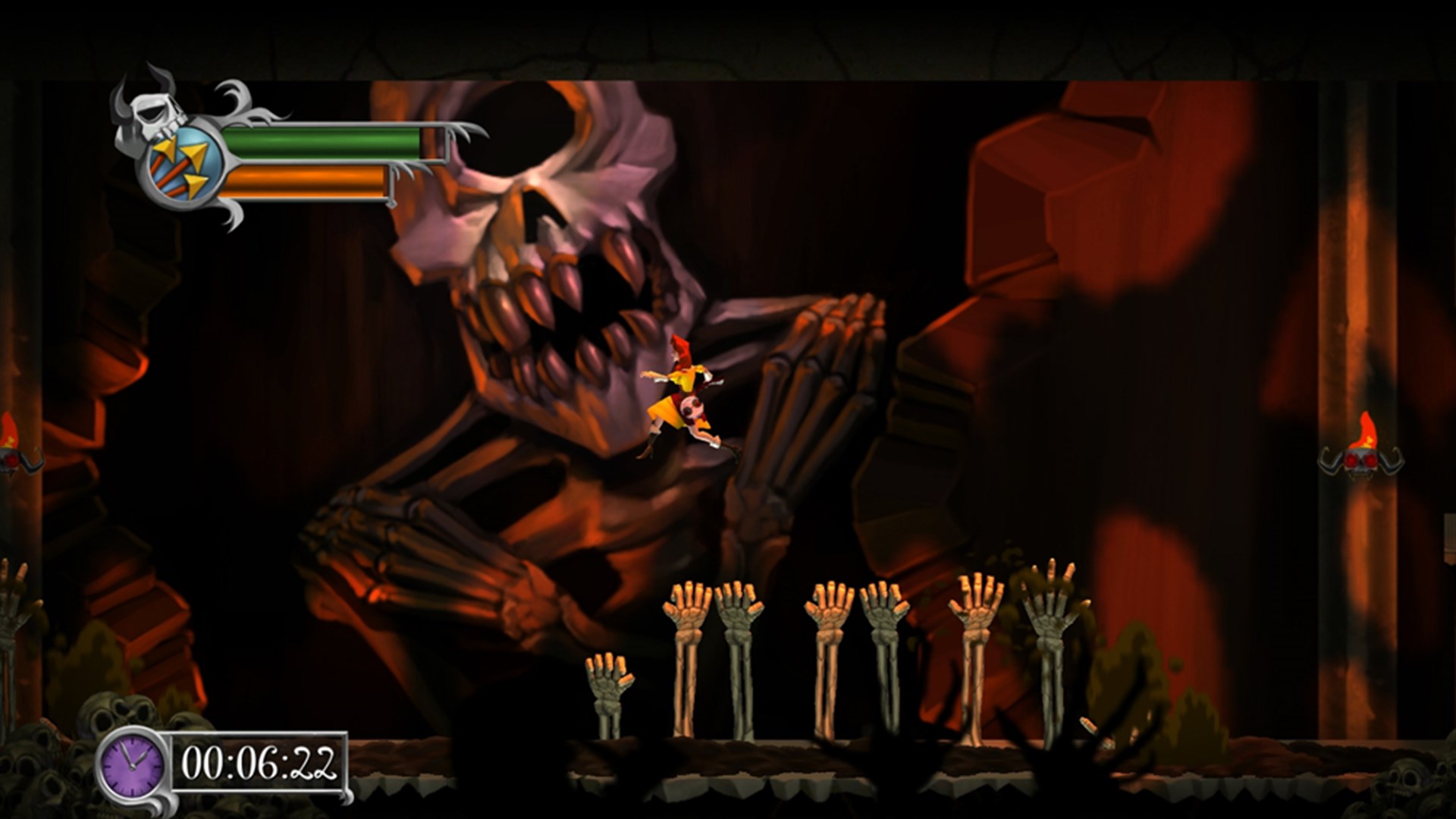
Task: Click the purple clock timer icon
Action: (x=130, y=761)
